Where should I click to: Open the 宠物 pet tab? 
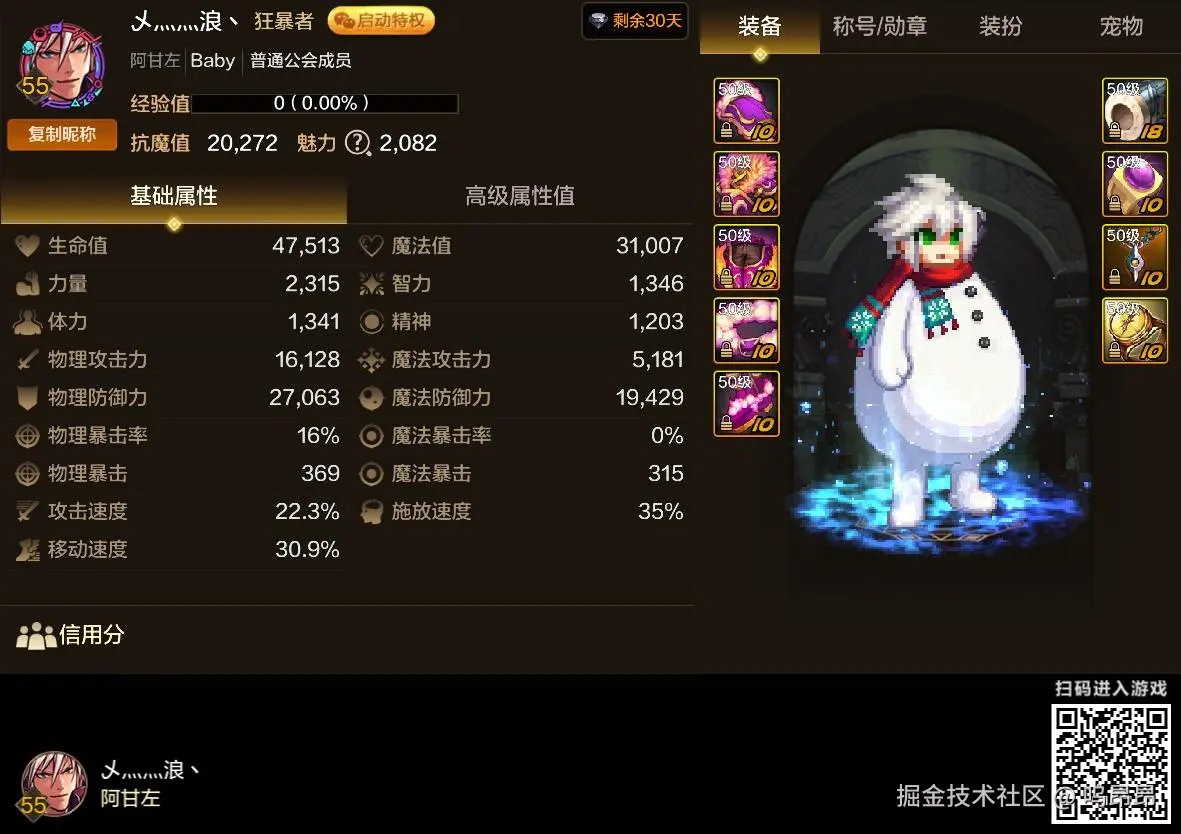point(1121,27)
